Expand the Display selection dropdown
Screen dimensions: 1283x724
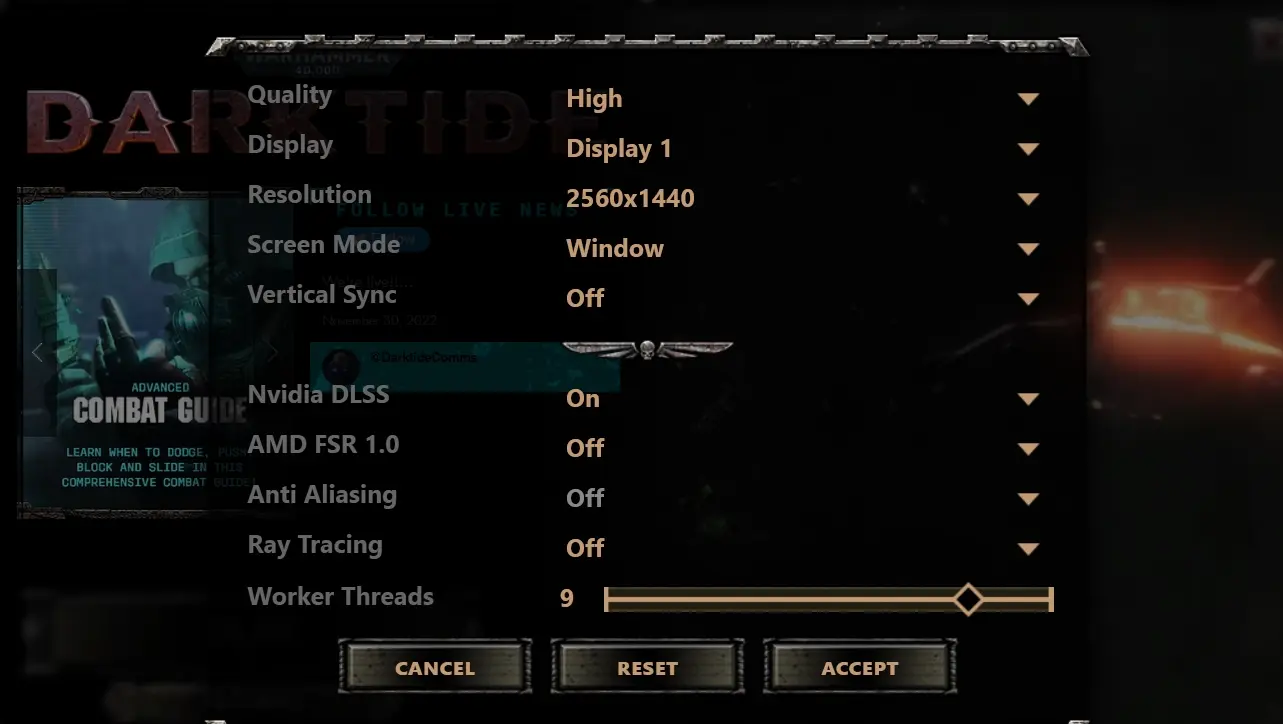click(x=1029, y=148)
